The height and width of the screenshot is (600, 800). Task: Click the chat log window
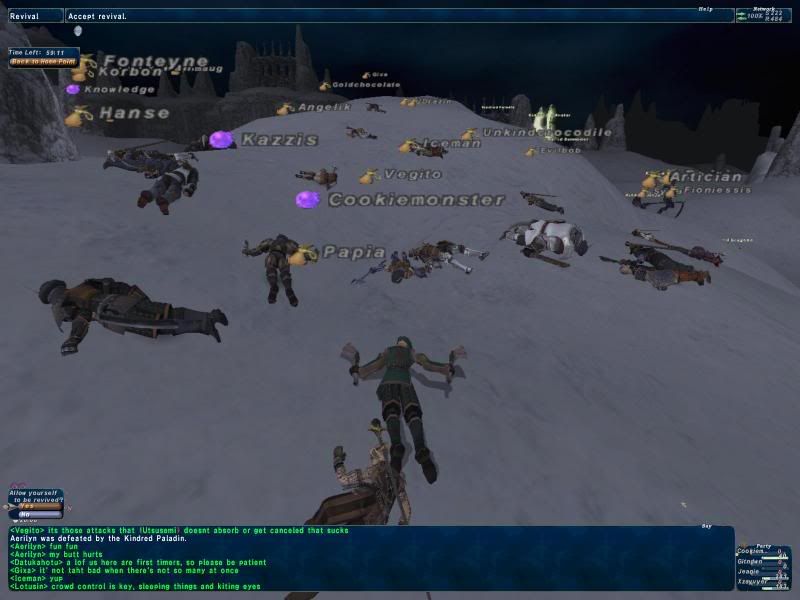click(370, 558)
